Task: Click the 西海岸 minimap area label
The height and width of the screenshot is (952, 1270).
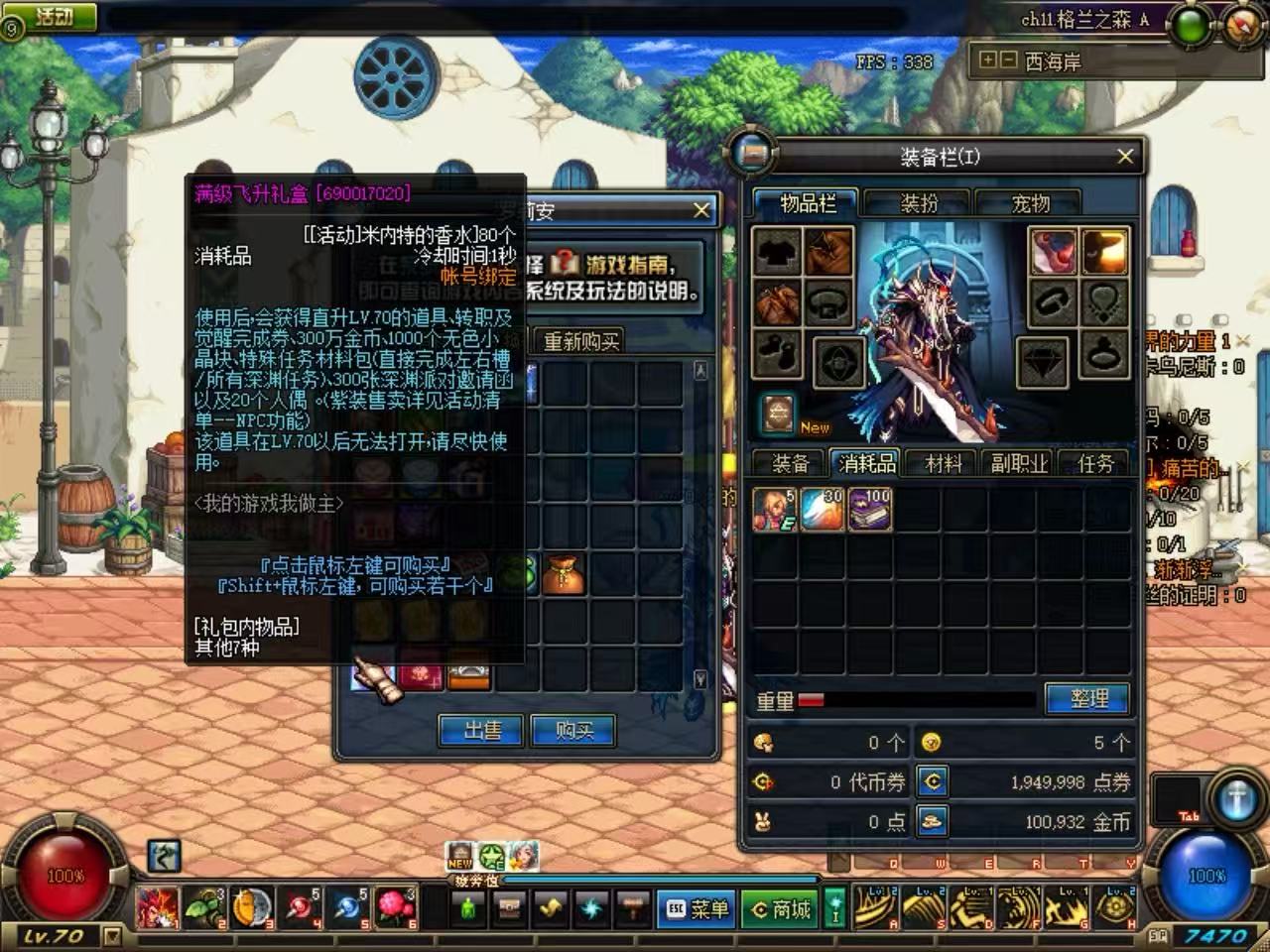Action: [1053, 61]
